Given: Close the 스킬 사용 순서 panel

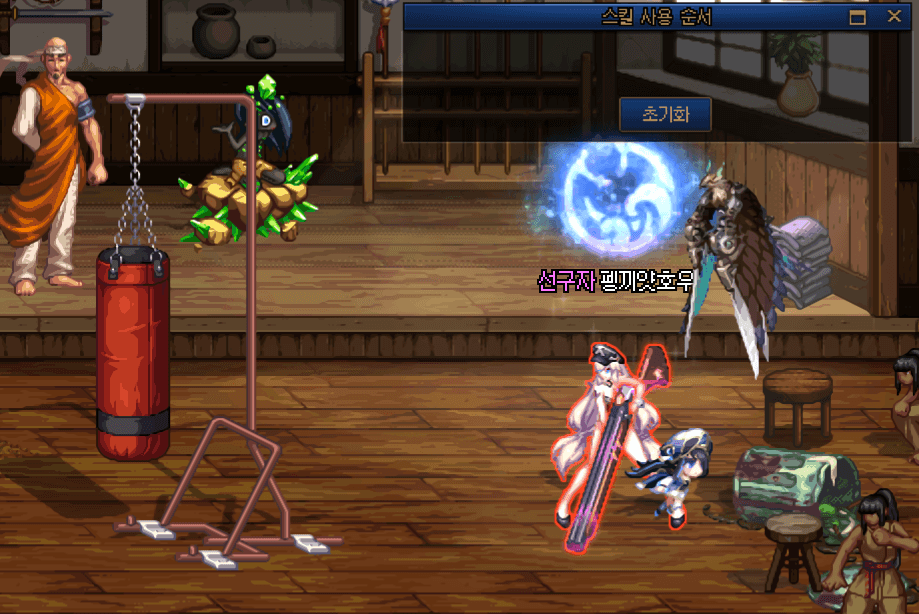Looking at the screenshot, I should (x=894, y=17).
